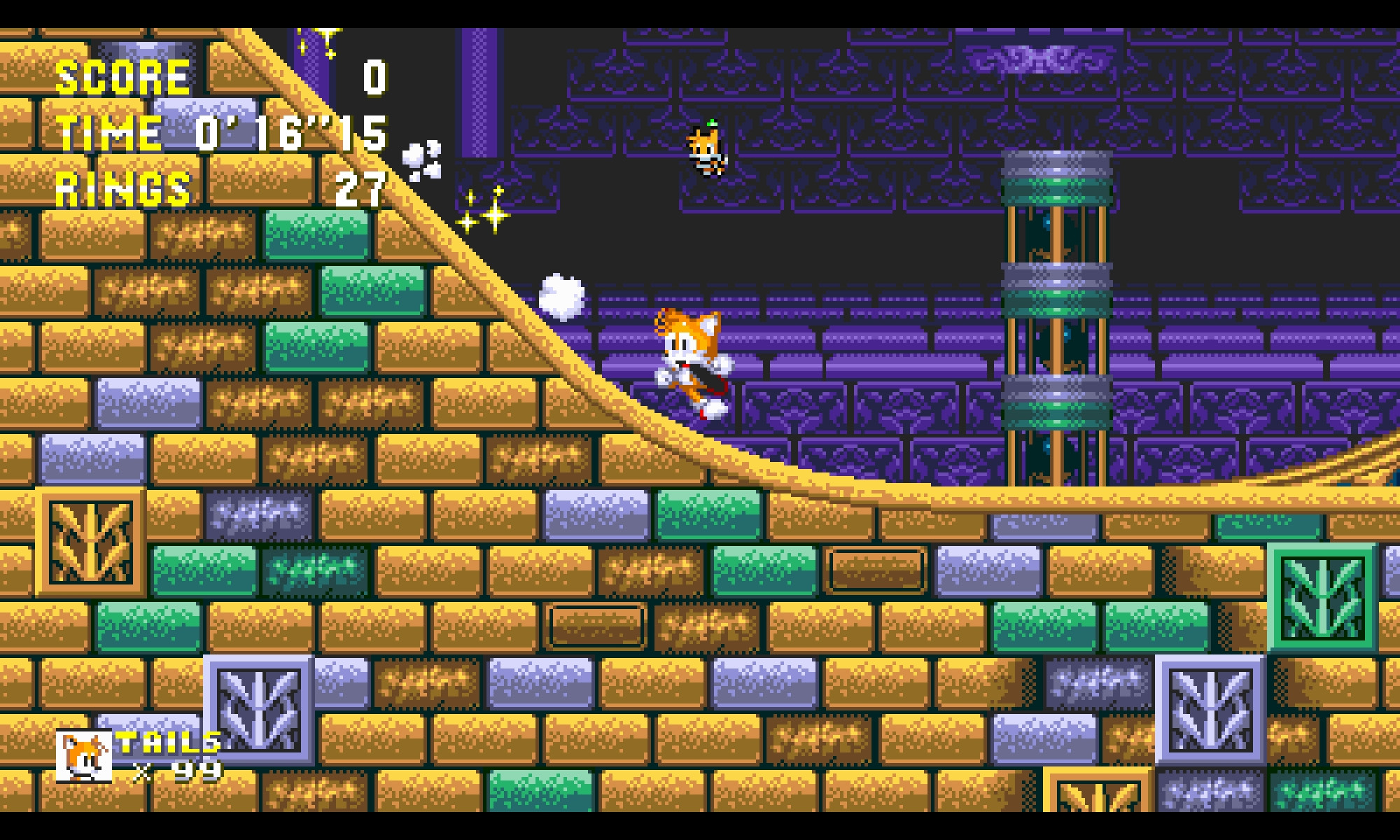1400x840 pixels.
Task: Click the white dust puff on the ramp
Action: tap(560, 297)
